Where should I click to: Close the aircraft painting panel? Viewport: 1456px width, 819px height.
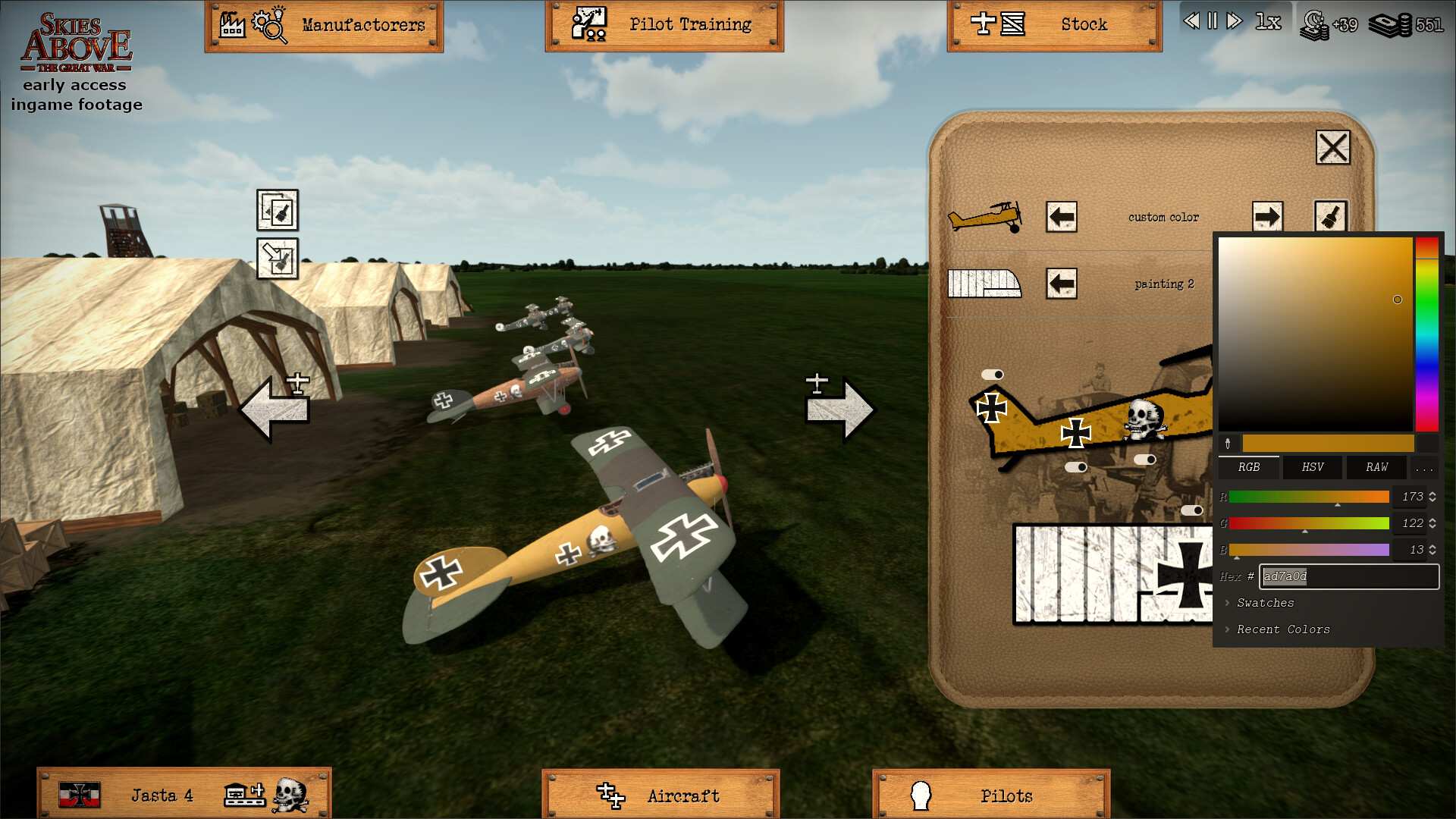pyautogui.click(x=1332, y=147)
